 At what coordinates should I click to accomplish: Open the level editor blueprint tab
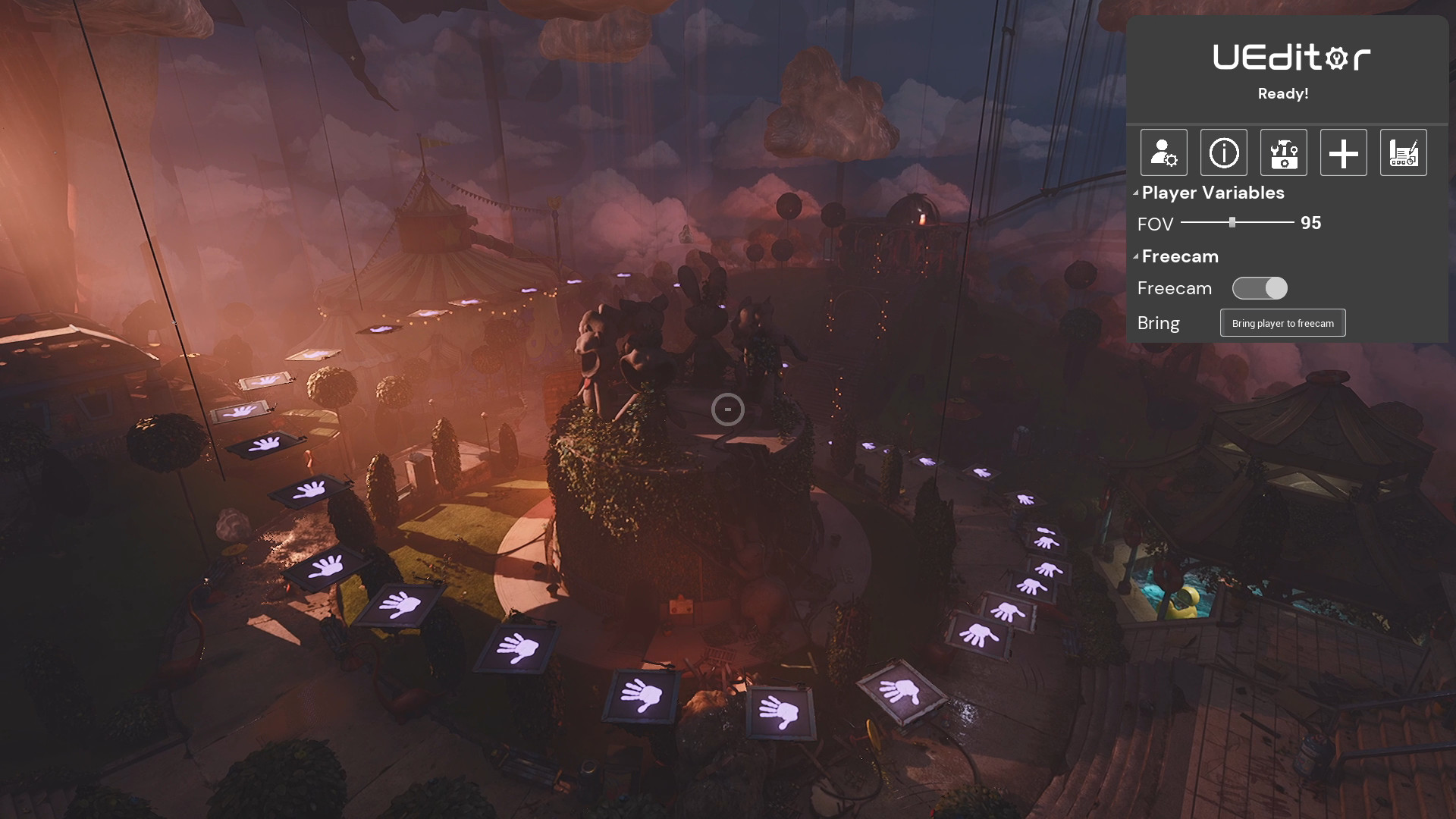1403,152
